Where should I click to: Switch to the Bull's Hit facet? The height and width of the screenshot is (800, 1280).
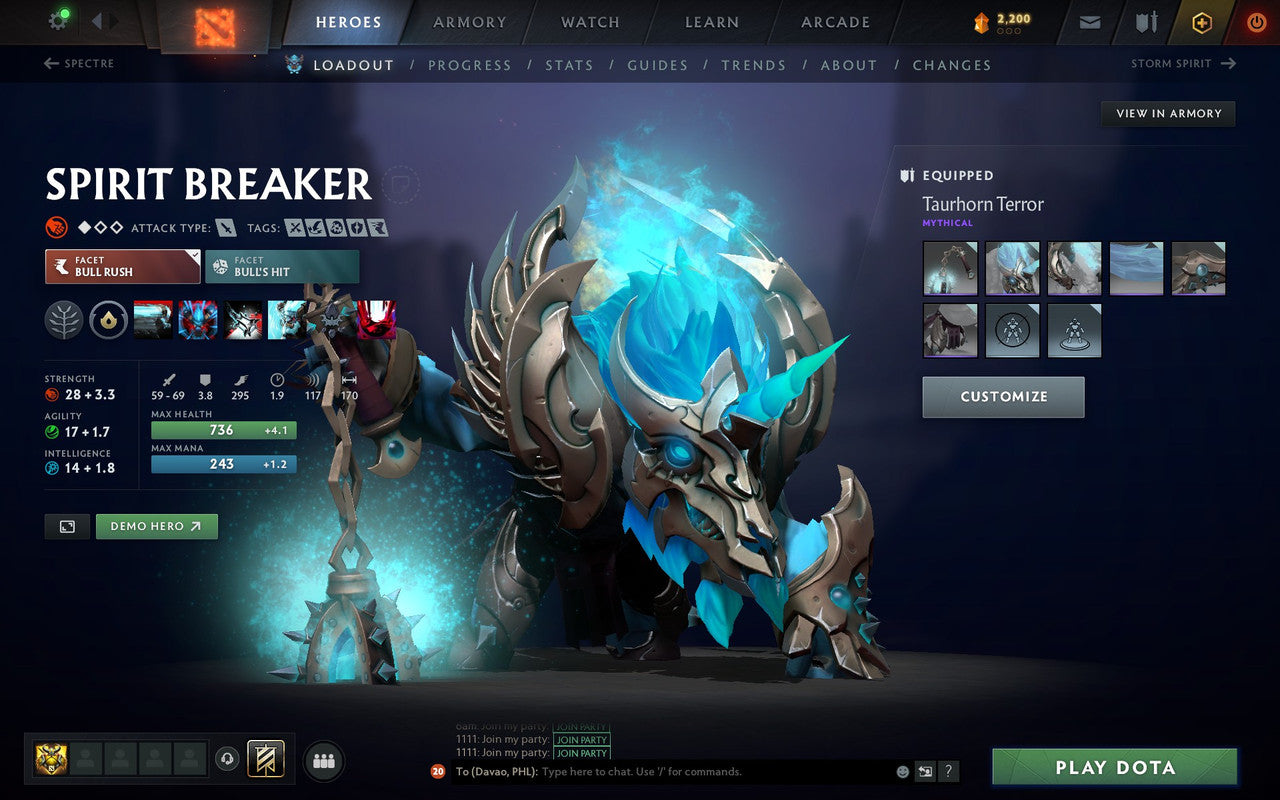[280, 267]
